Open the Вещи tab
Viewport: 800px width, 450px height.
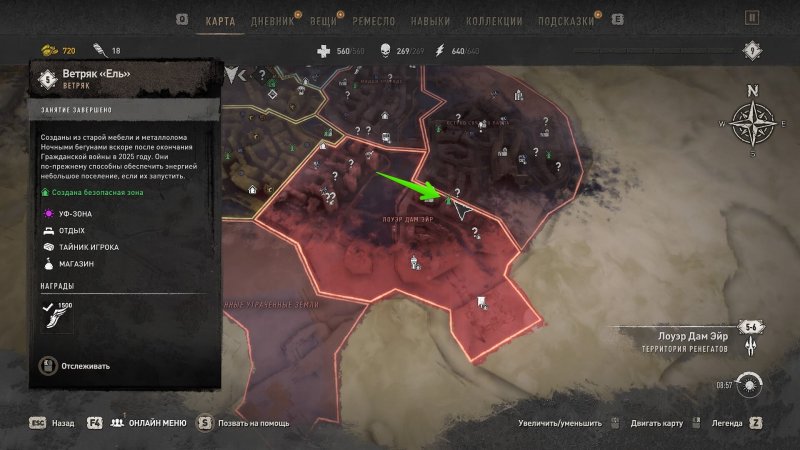coord(323,19)
